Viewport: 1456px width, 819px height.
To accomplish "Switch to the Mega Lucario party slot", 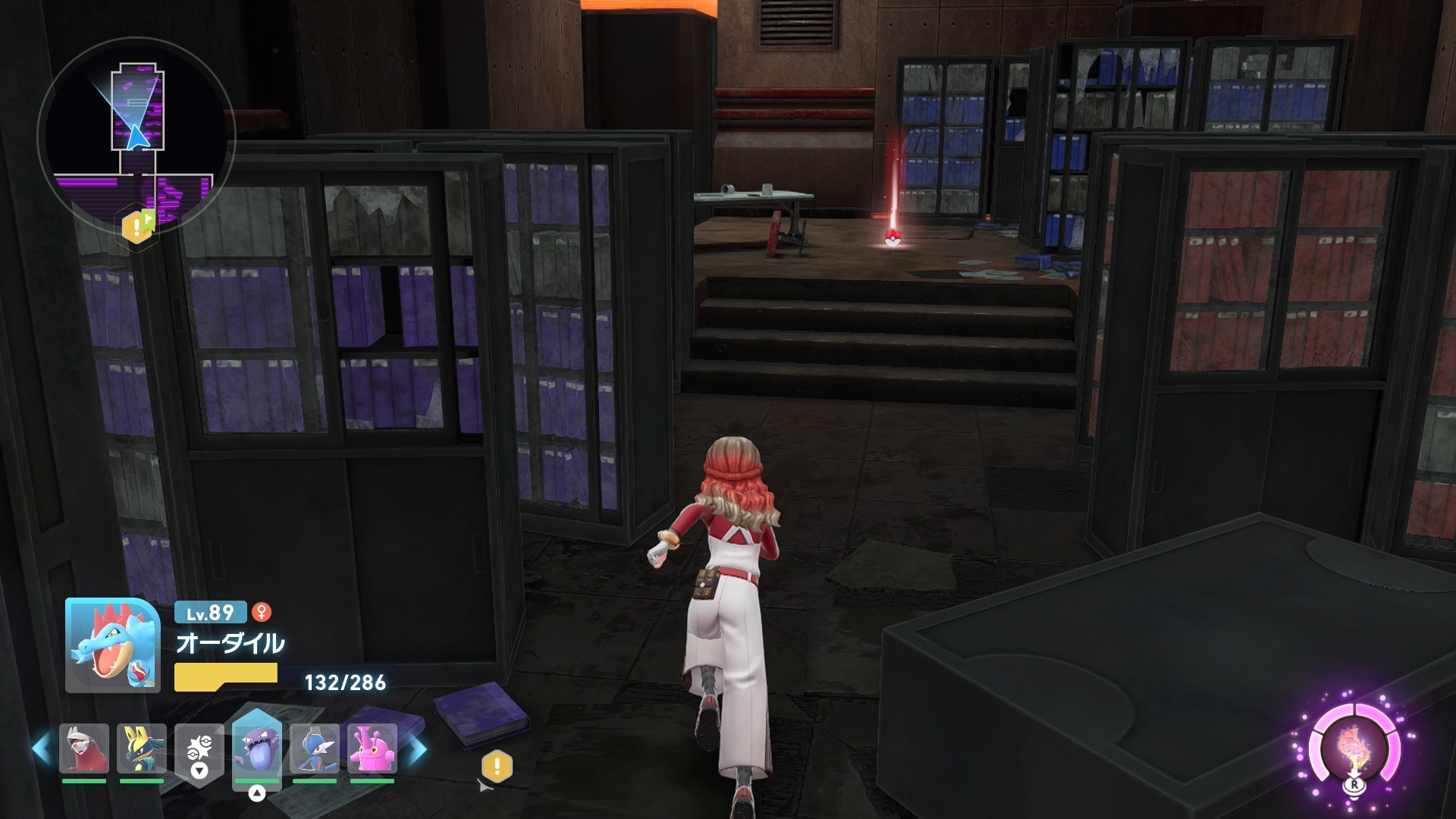I will 142,748.
